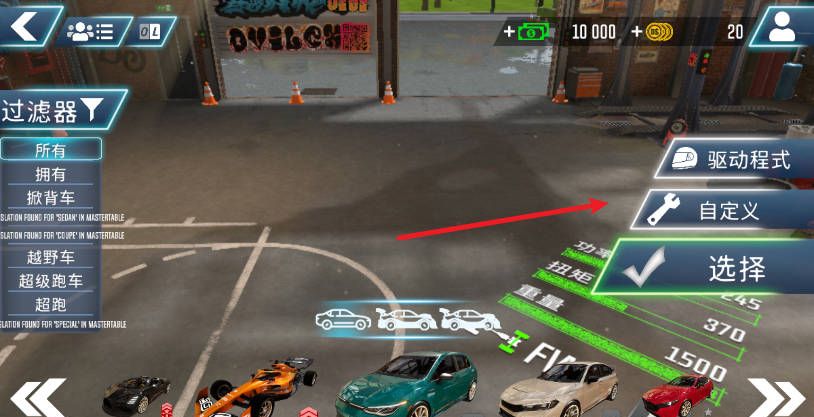Screen dimensions: 814x417
Task: Show previous cars with left double arrow
Action: (38, 398)
